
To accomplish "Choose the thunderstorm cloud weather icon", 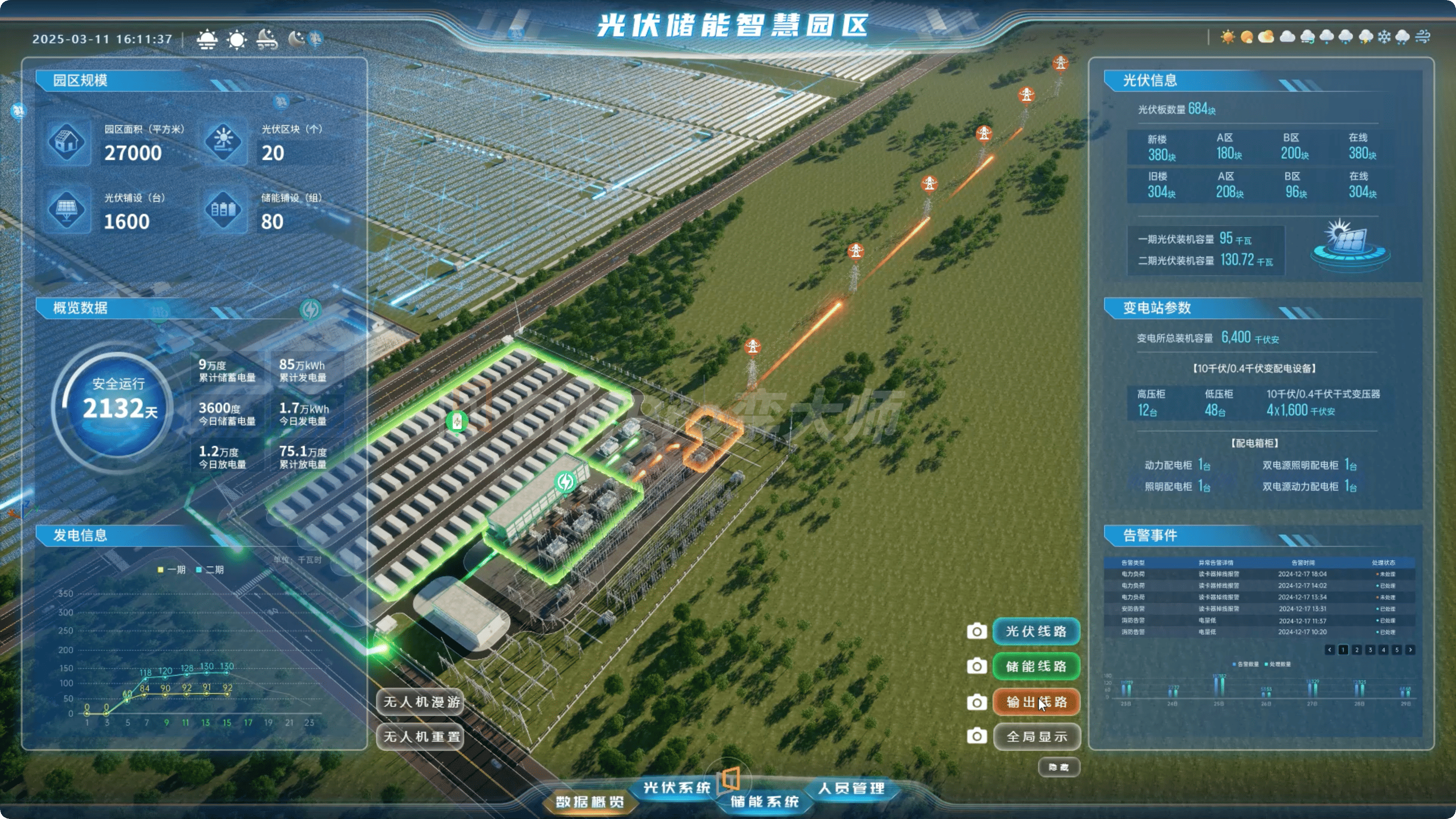I will 1366,37.
